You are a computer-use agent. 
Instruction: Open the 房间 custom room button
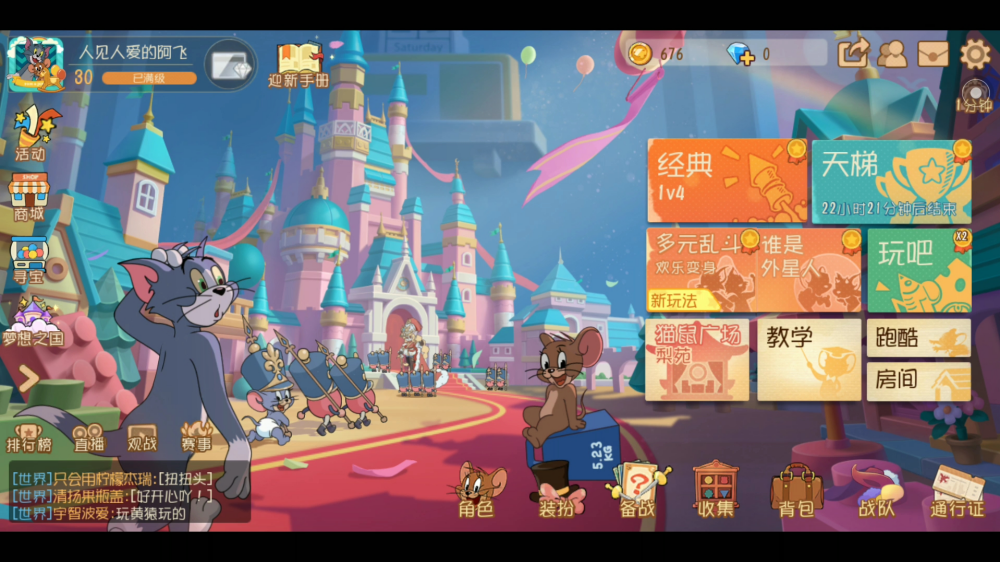[x=918, y=381]
